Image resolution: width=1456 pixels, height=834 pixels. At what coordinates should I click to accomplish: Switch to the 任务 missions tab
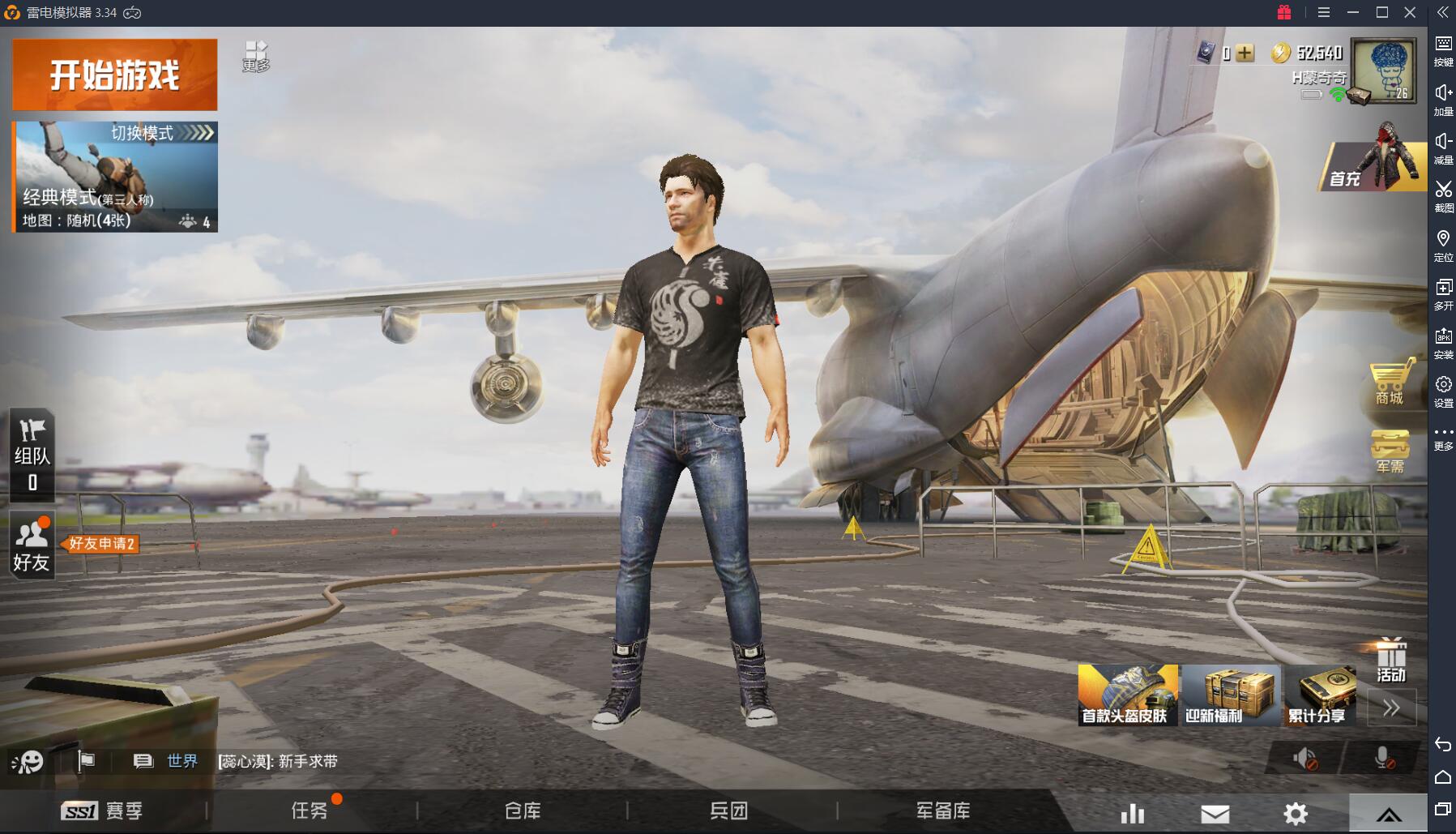310,810
